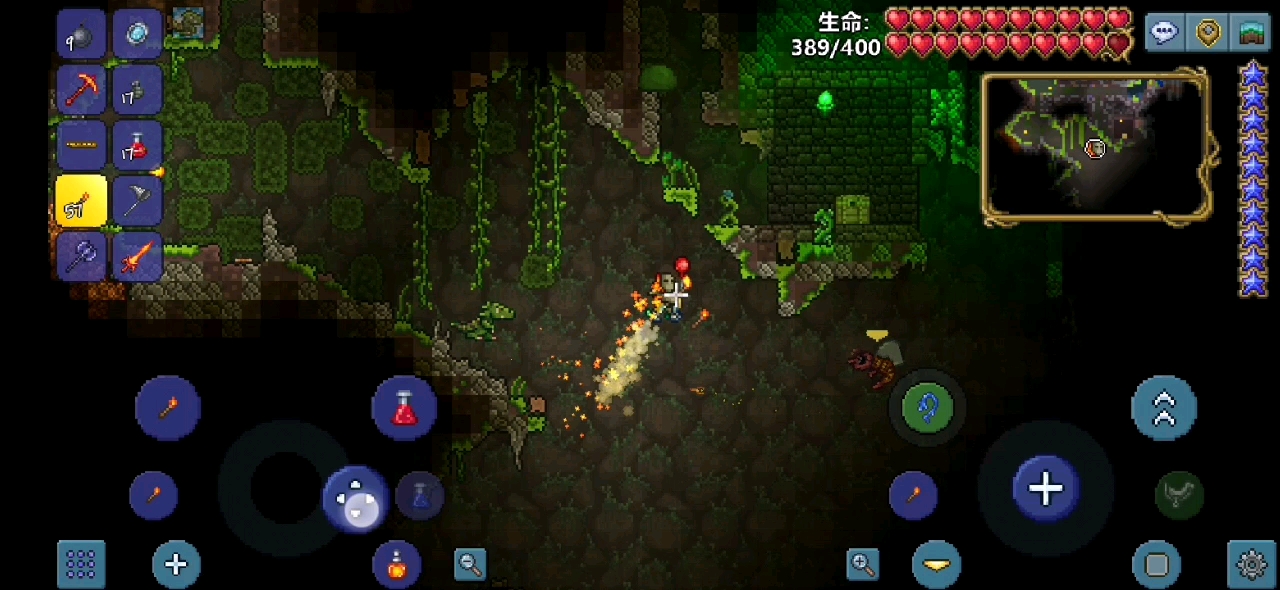Tap the jump double-arrow button
Screen dimensions: 1280x590
point(1164,408)
